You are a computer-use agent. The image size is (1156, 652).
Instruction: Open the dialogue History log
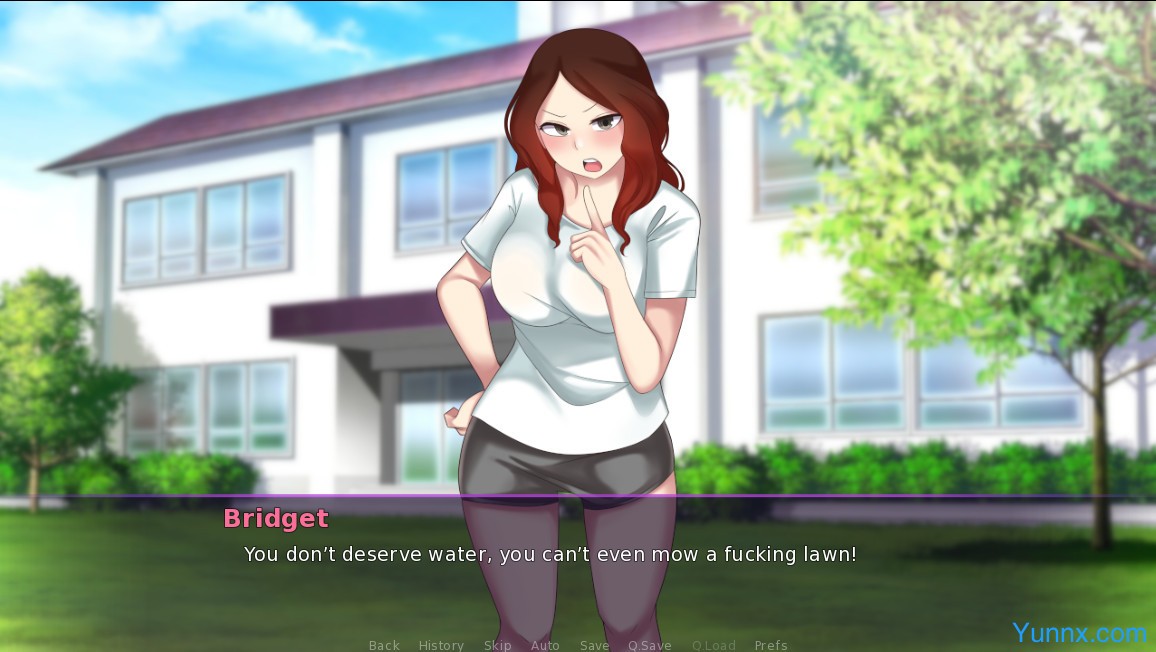[x=441, y=645]
